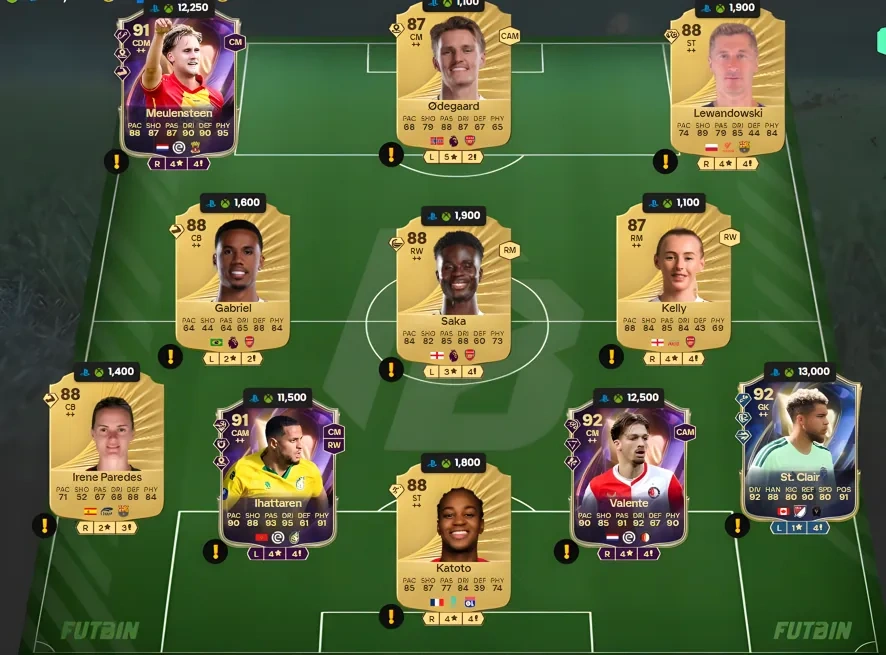
Task: Show the warning beside Irene Paredes
Action: coord(44,525)
